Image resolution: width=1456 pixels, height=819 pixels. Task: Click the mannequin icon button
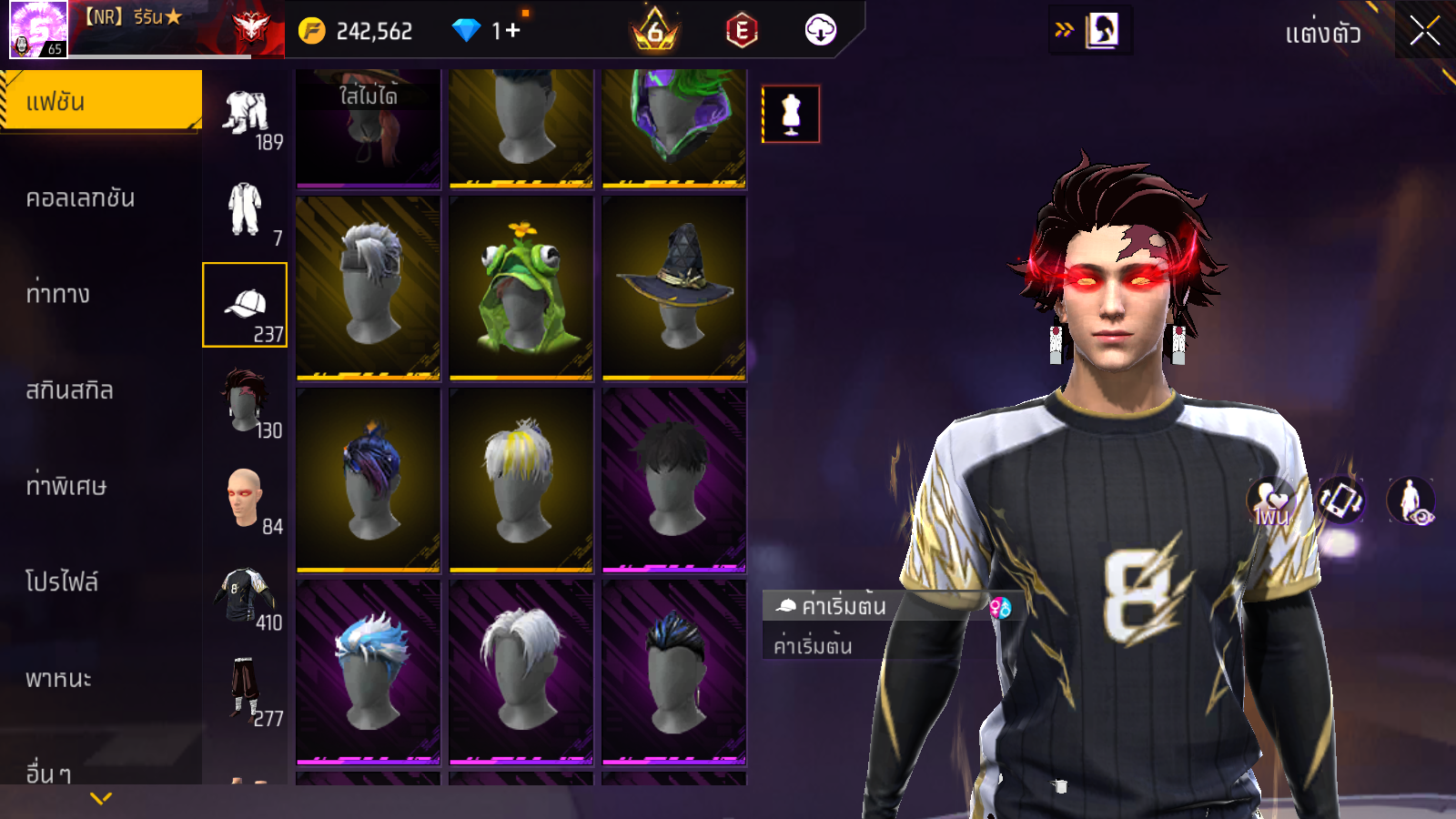coord(791,114)
